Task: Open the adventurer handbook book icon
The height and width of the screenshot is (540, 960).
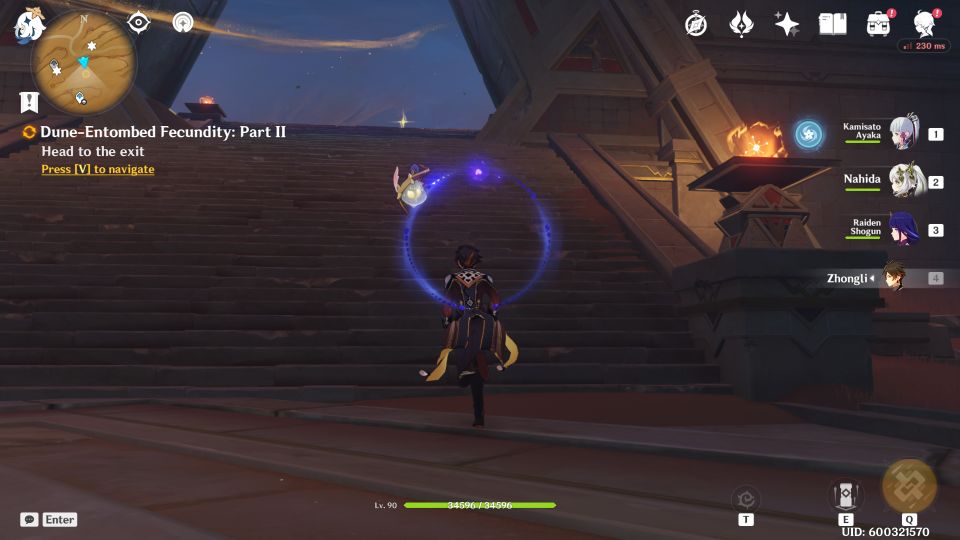Action: (x=832, y=24)
